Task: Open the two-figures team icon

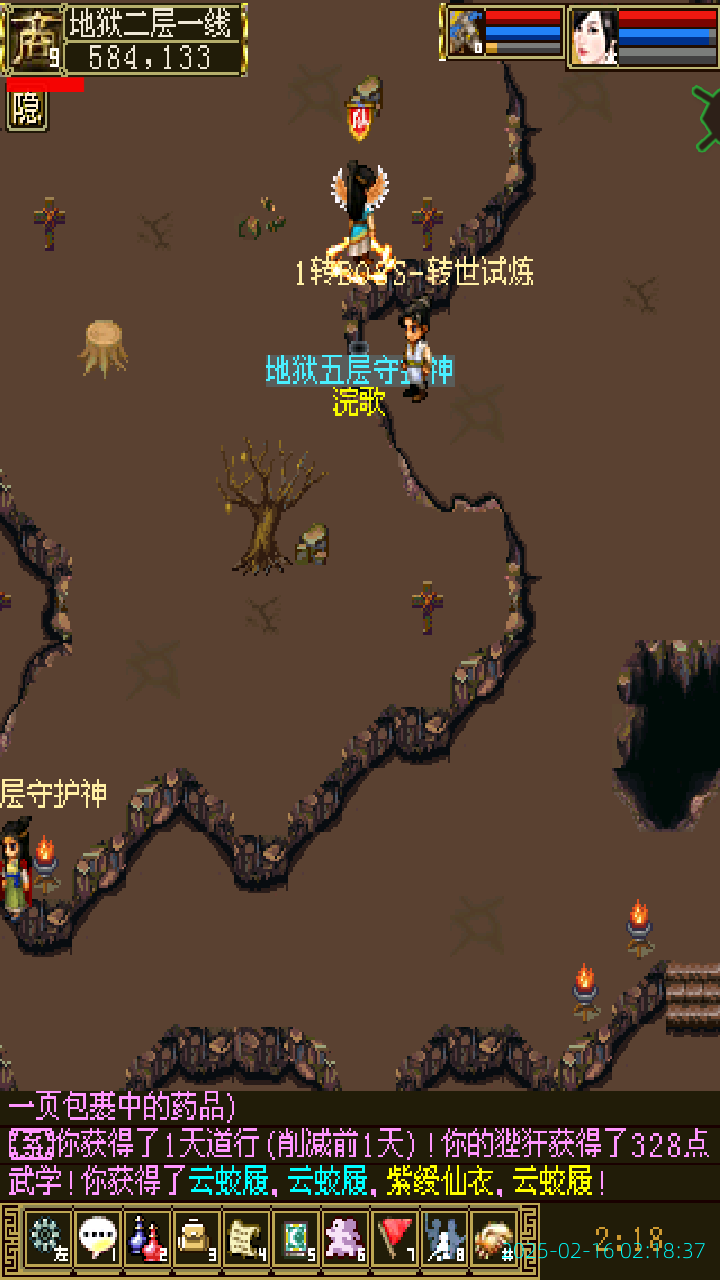Action: (x=443, y=1239)
